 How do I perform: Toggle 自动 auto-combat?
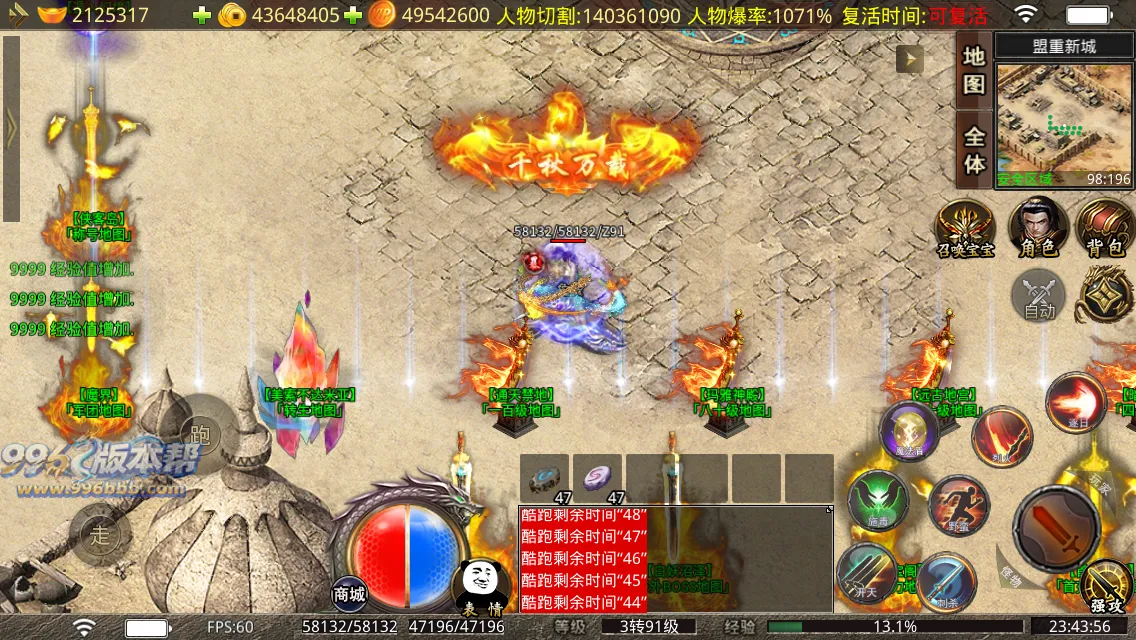(x=1039, y=297)
